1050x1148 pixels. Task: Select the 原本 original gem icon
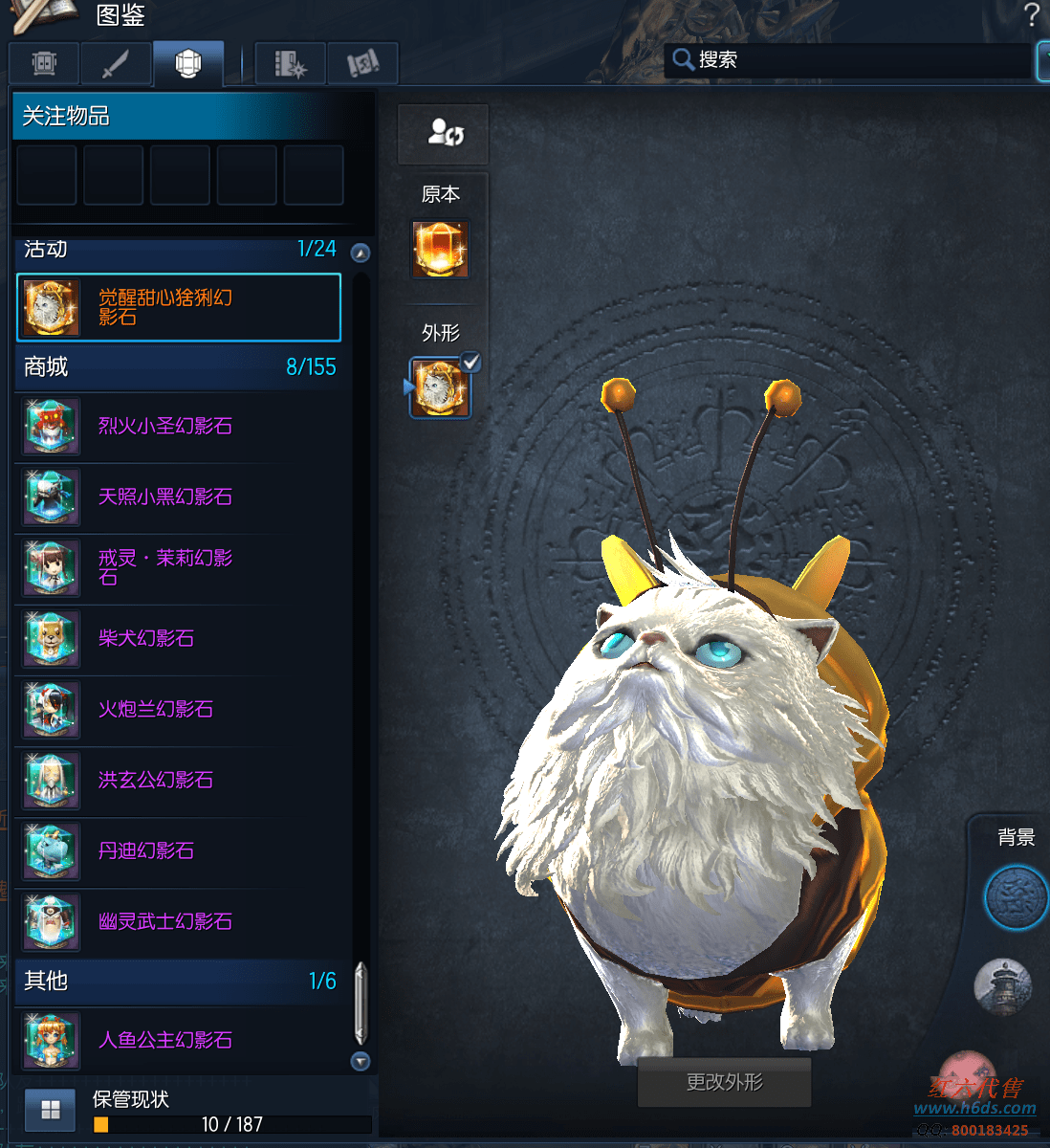click(440, 249)
